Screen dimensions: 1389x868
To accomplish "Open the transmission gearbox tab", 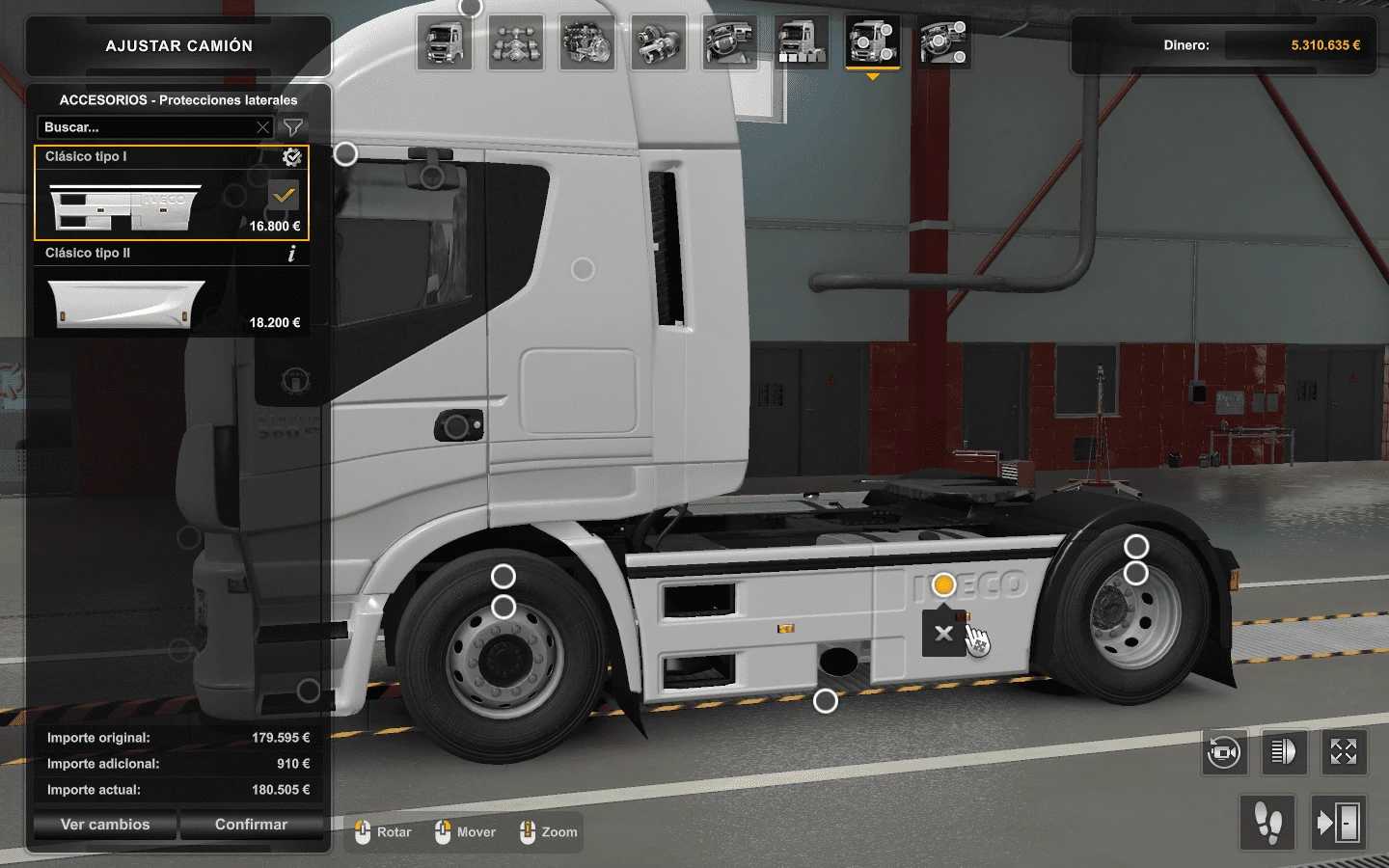I will click(659, 43).
